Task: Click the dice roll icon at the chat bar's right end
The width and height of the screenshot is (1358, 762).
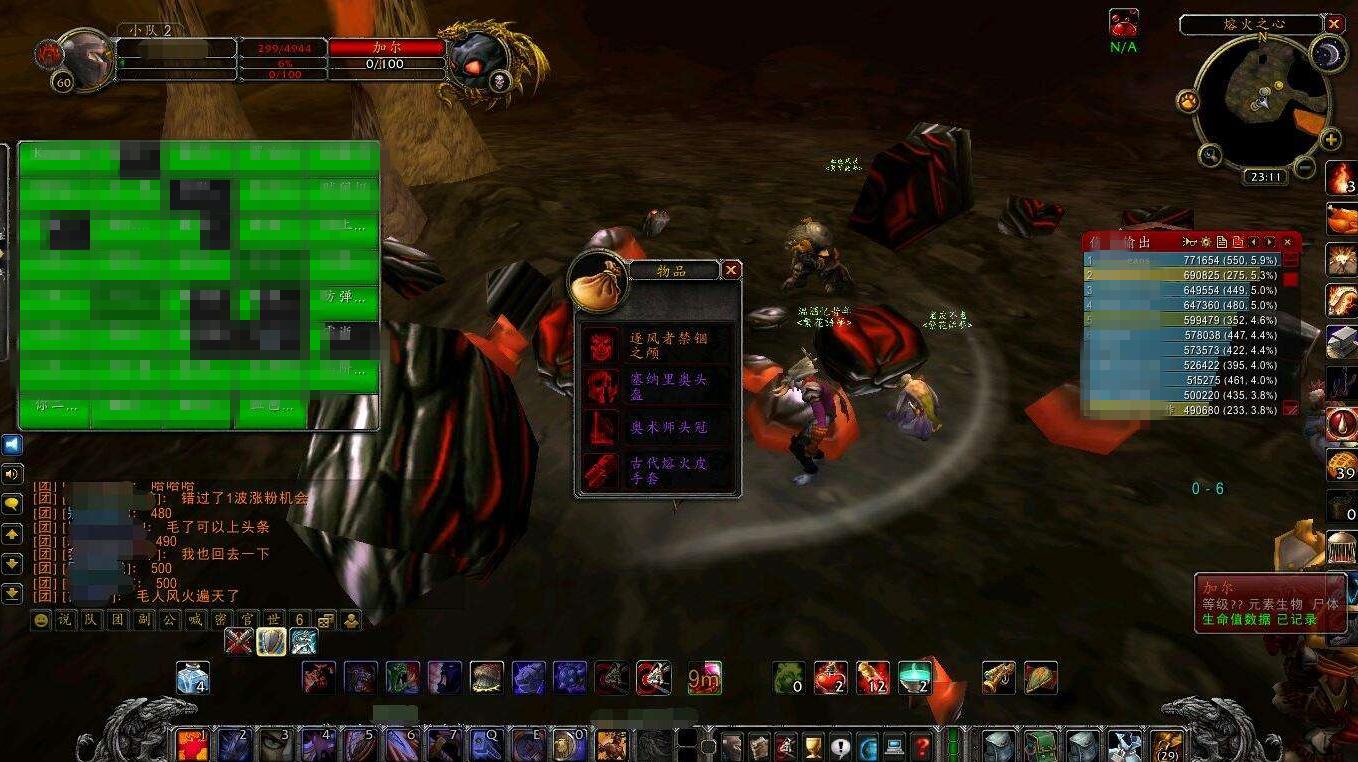Action: (324, 619)
